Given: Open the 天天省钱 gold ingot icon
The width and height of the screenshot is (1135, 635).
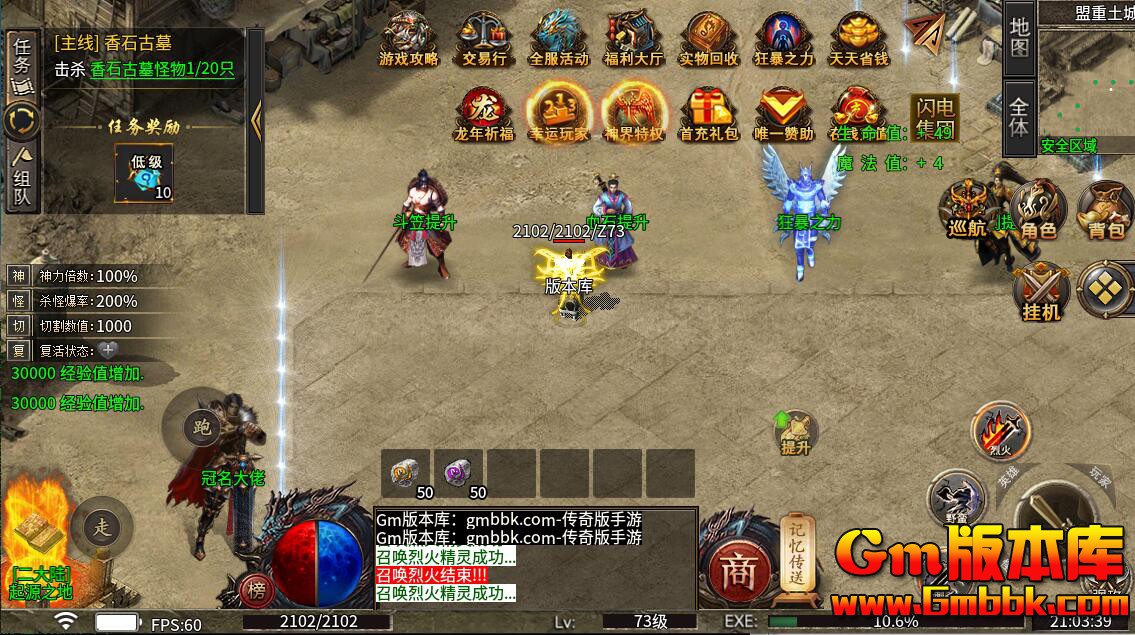Looking at the screenshot, I should tap(858, 38).
